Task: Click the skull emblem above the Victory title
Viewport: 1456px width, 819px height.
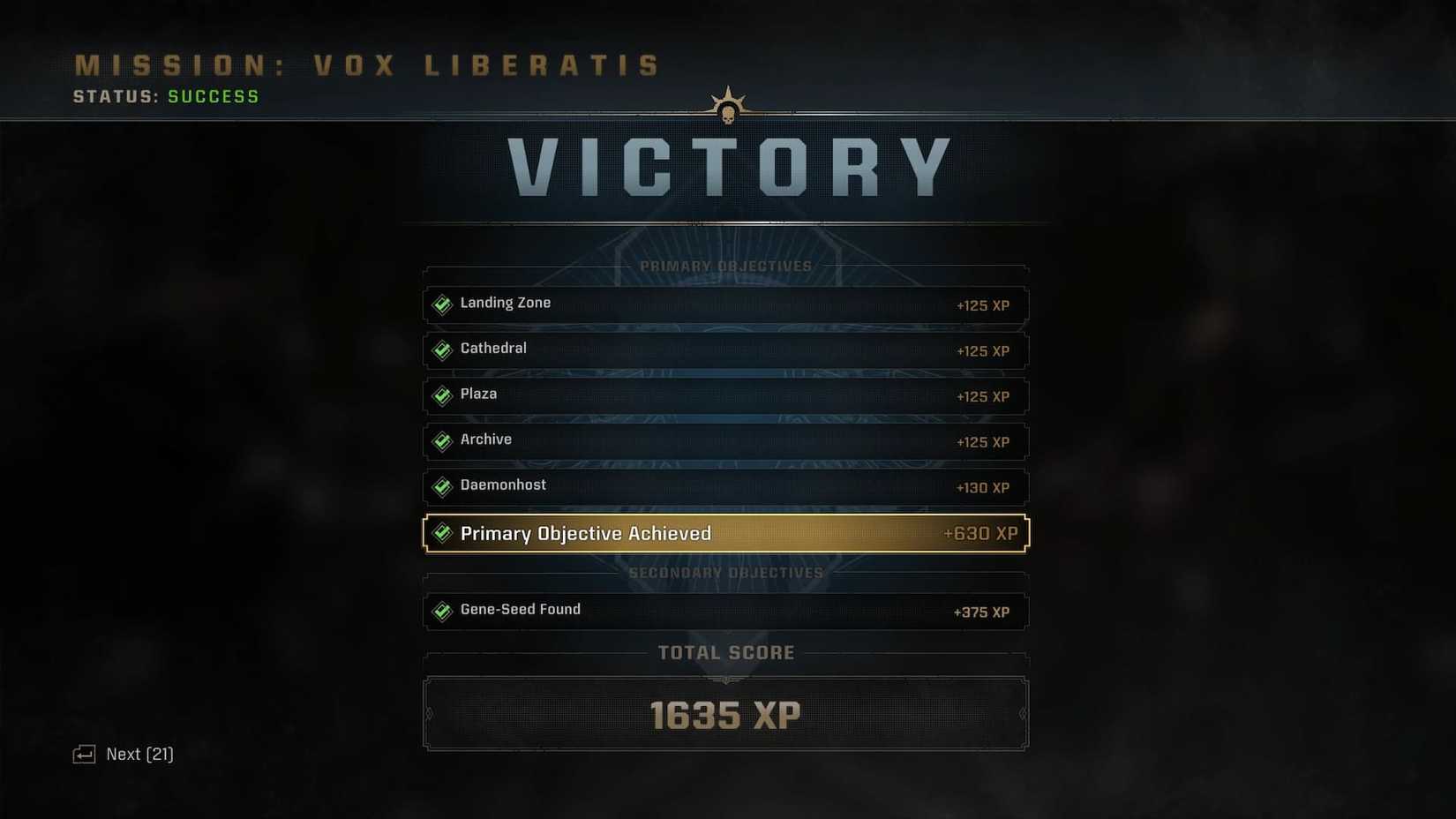Action: point(727,103)
